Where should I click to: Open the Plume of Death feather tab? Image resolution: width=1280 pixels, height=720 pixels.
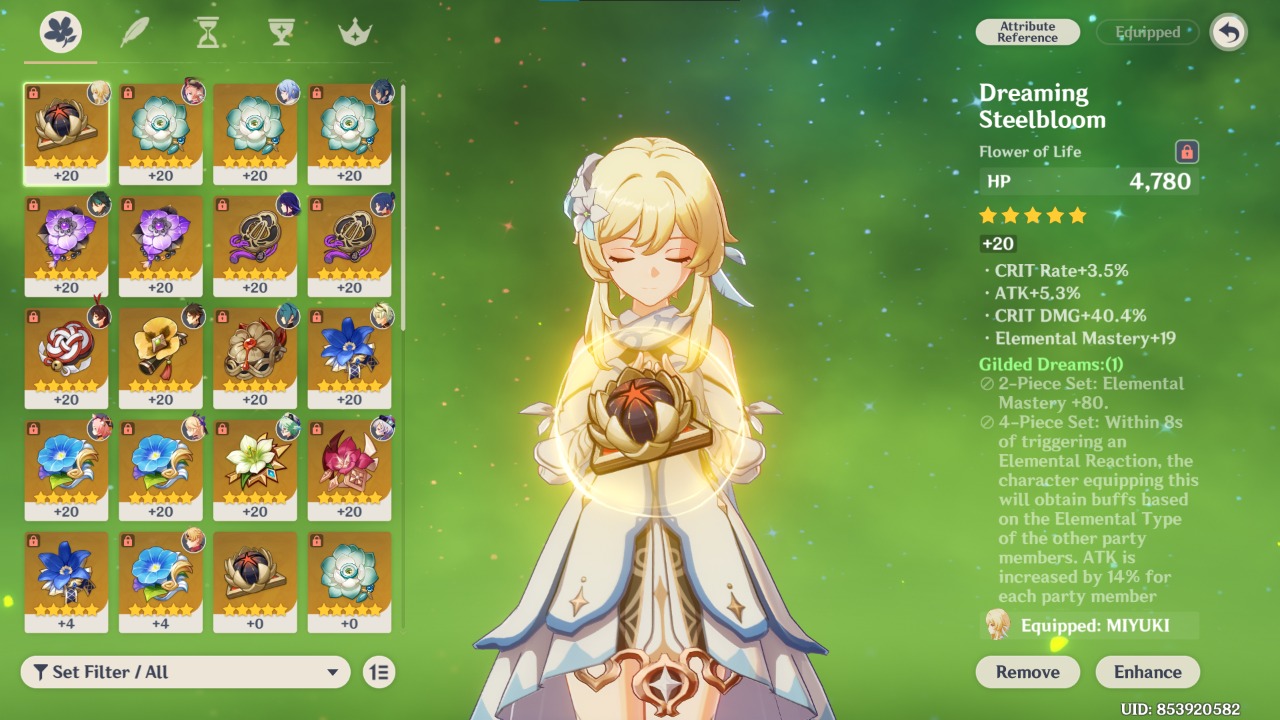pyautogui.click(x=133, y=31)
